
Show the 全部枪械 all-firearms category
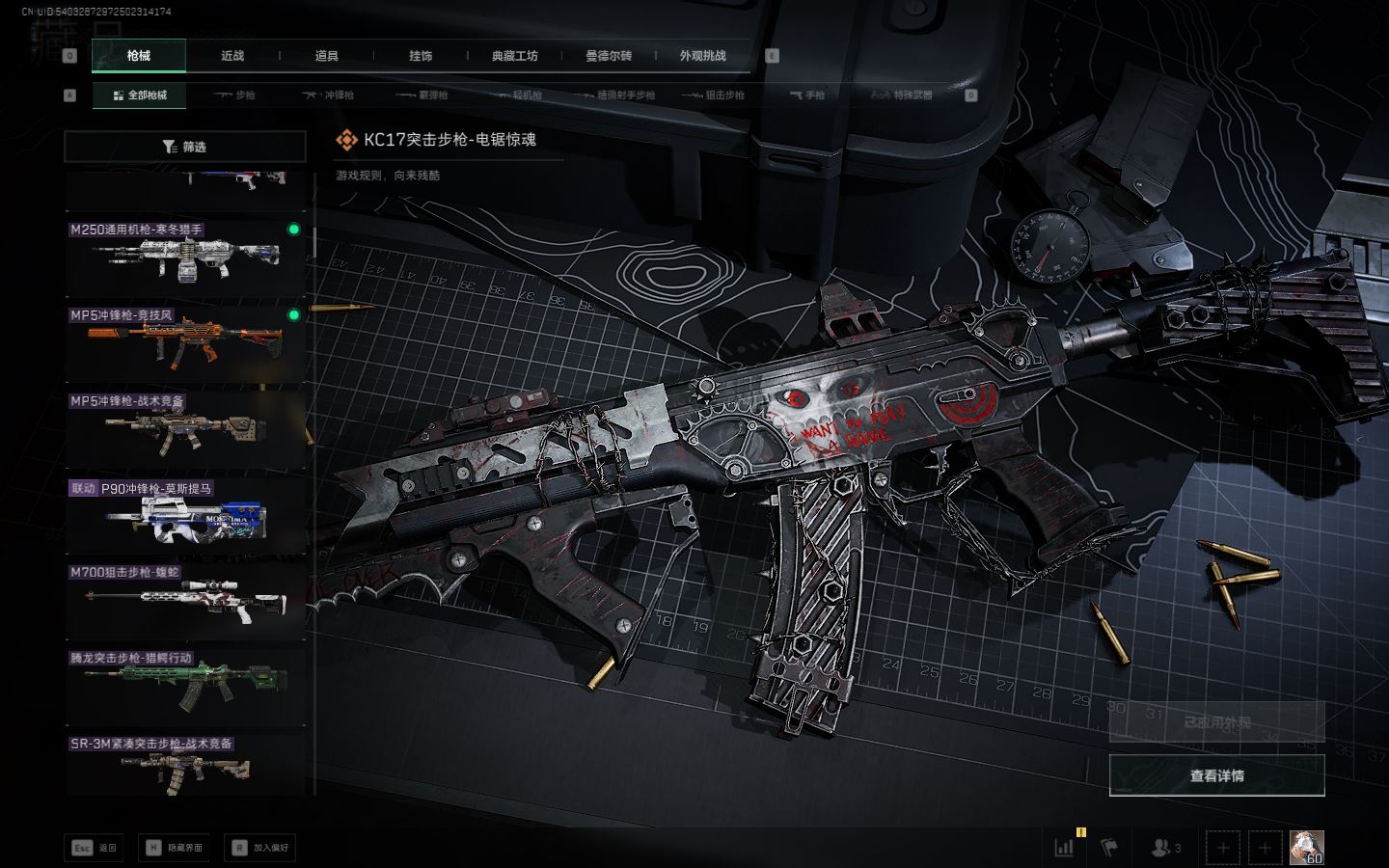140,95
